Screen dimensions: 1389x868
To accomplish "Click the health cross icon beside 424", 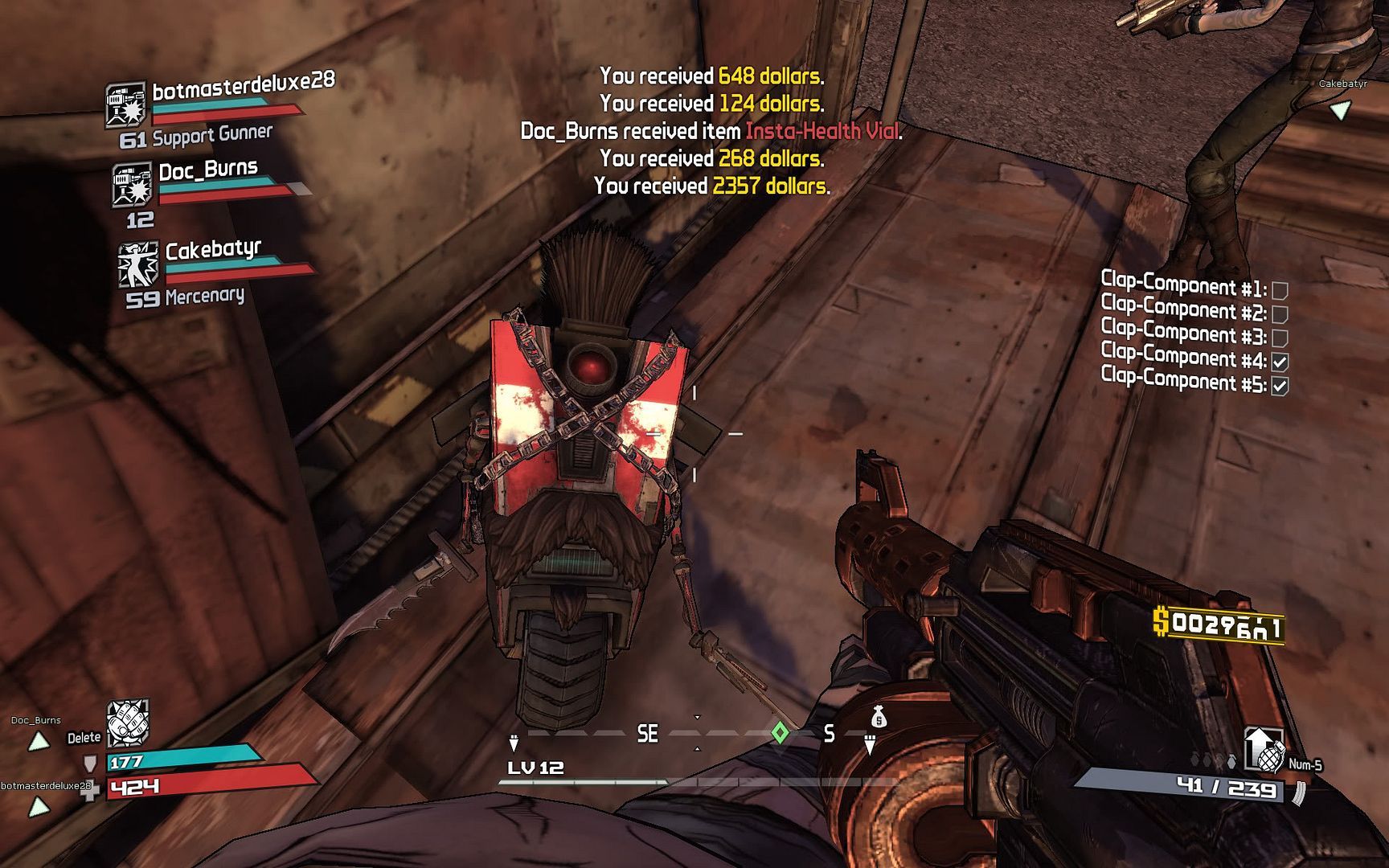I will tap(91, 790).
